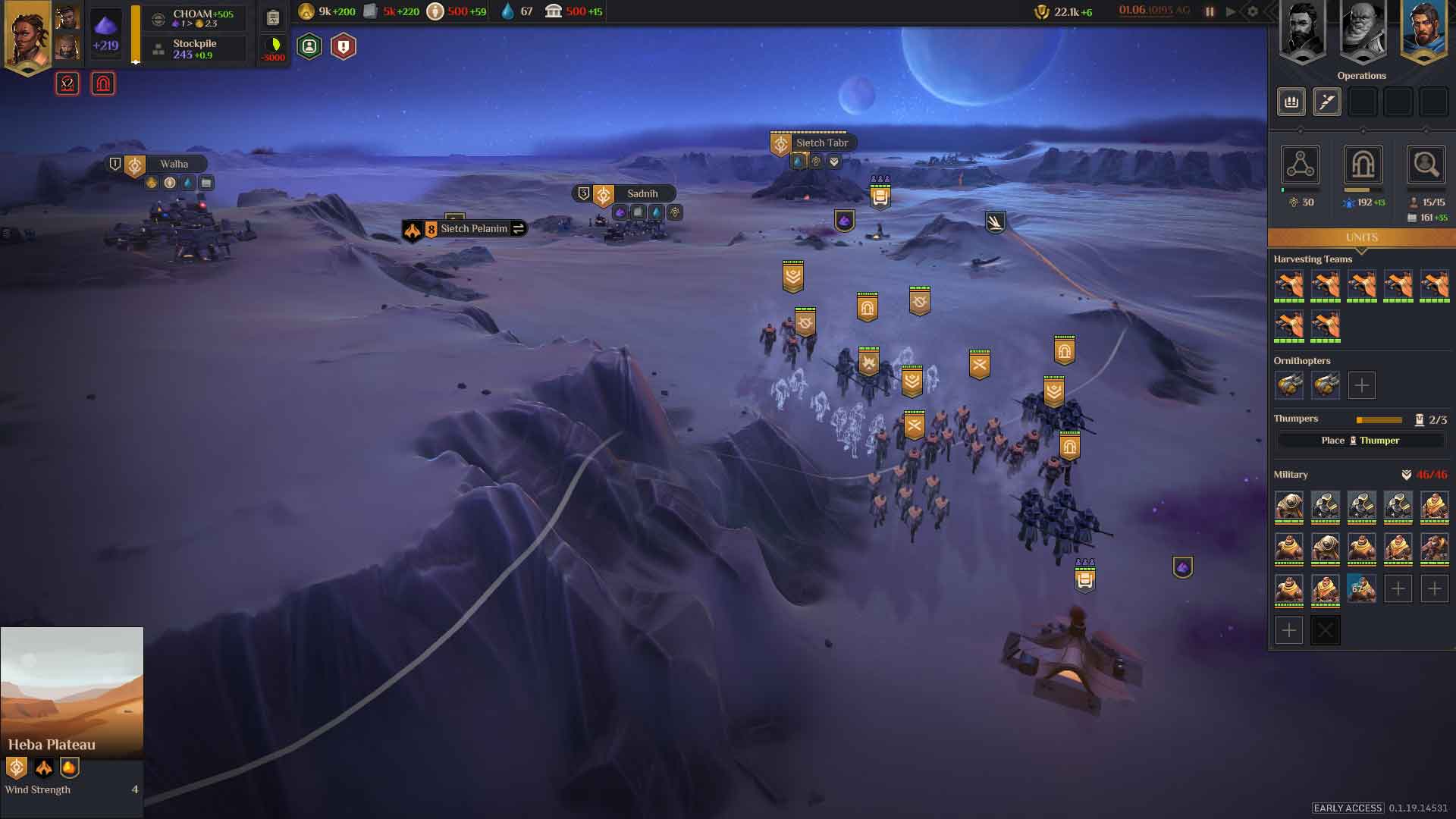This screenshot has width=1456, height=819.
Task: Click the Place Thumper button
Action: point(1360,441)
